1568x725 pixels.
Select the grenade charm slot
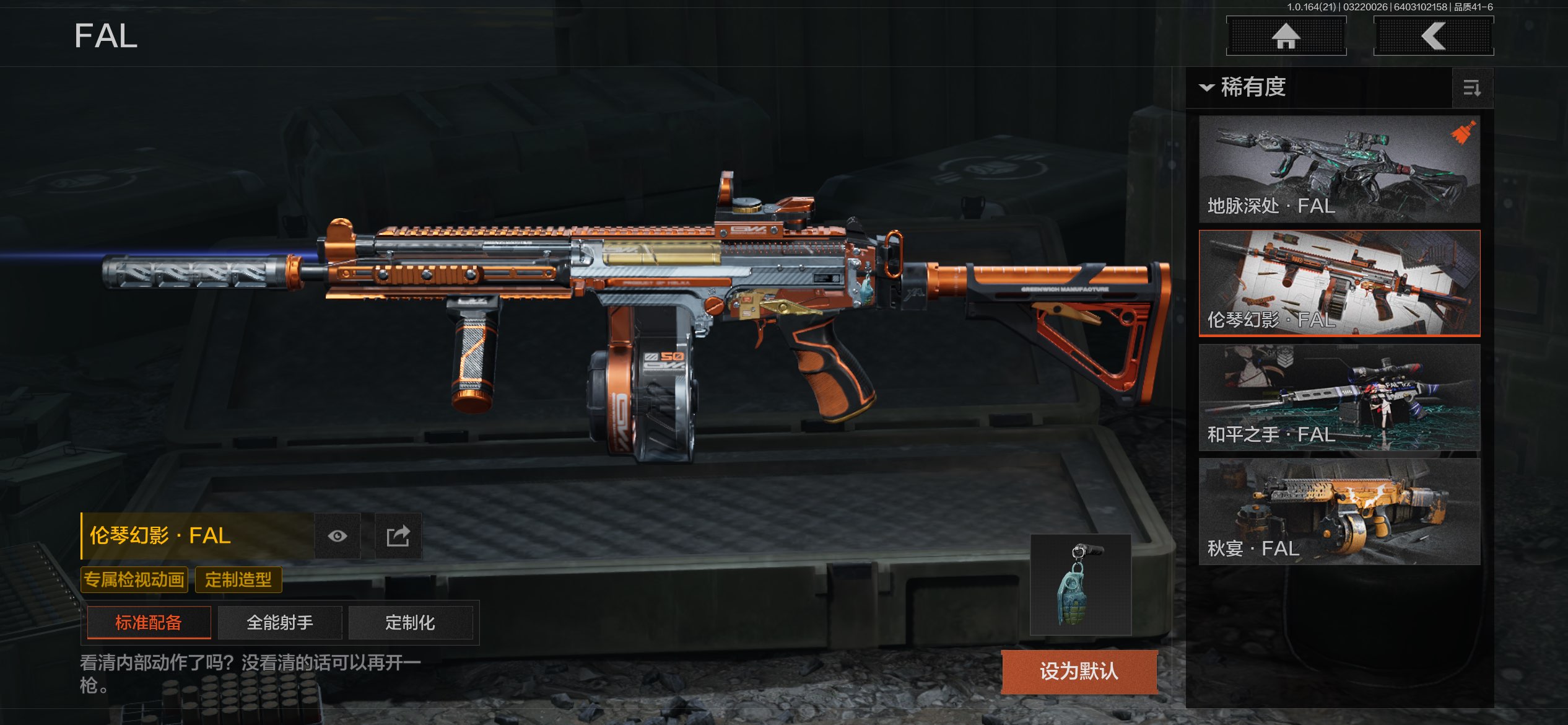(1081, 584)
